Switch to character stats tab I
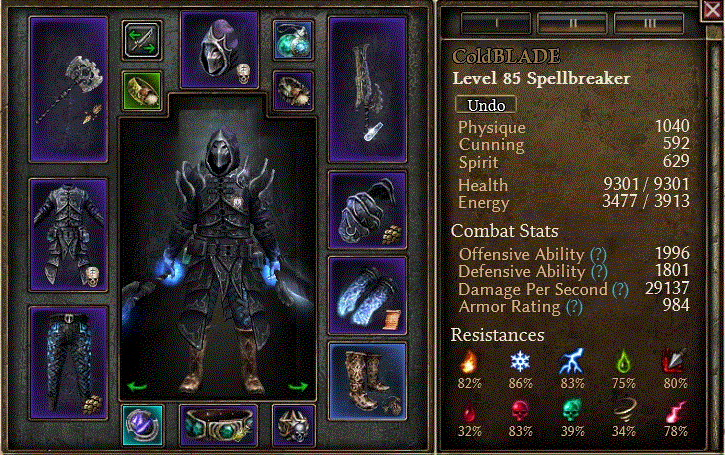The width and height of the screenshot is (725, 455). pos(496,22)
